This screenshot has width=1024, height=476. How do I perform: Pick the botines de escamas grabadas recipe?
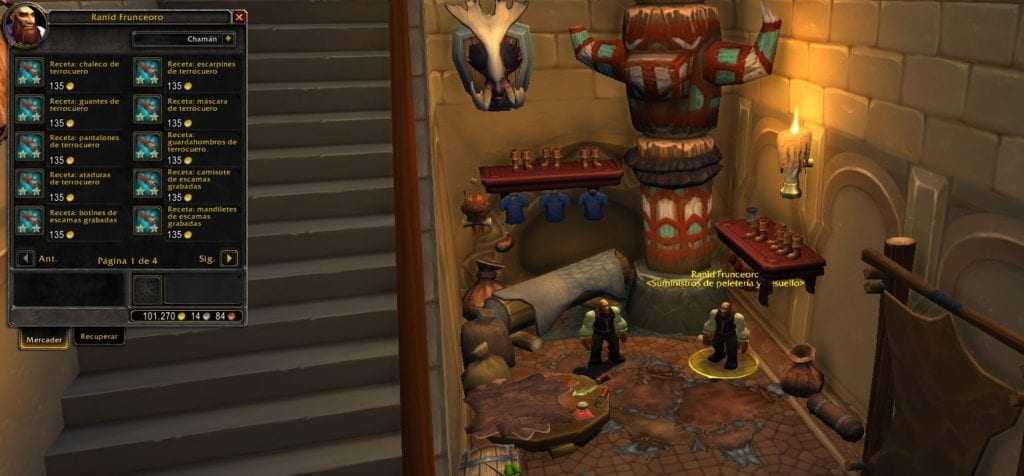31,219
